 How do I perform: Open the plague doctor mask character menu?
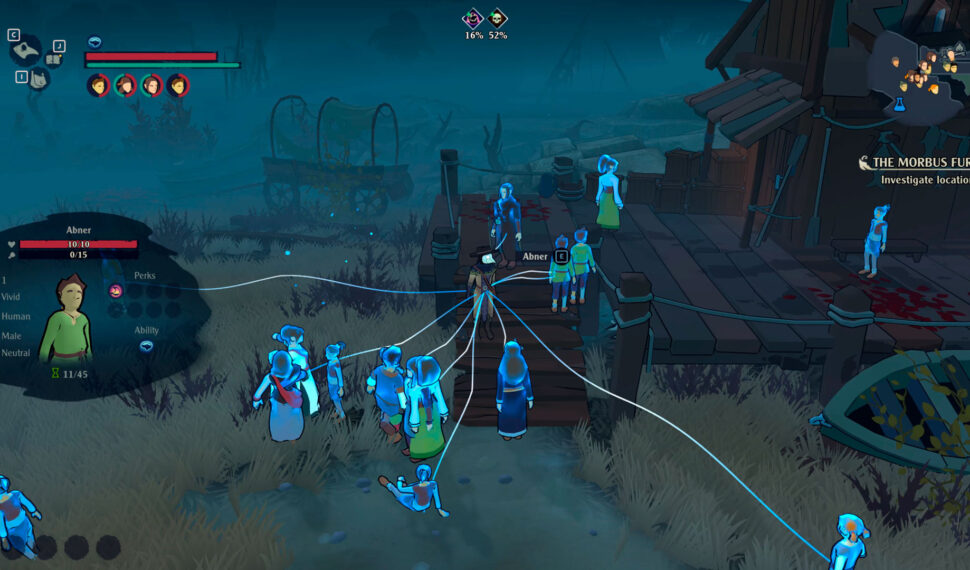26,49
